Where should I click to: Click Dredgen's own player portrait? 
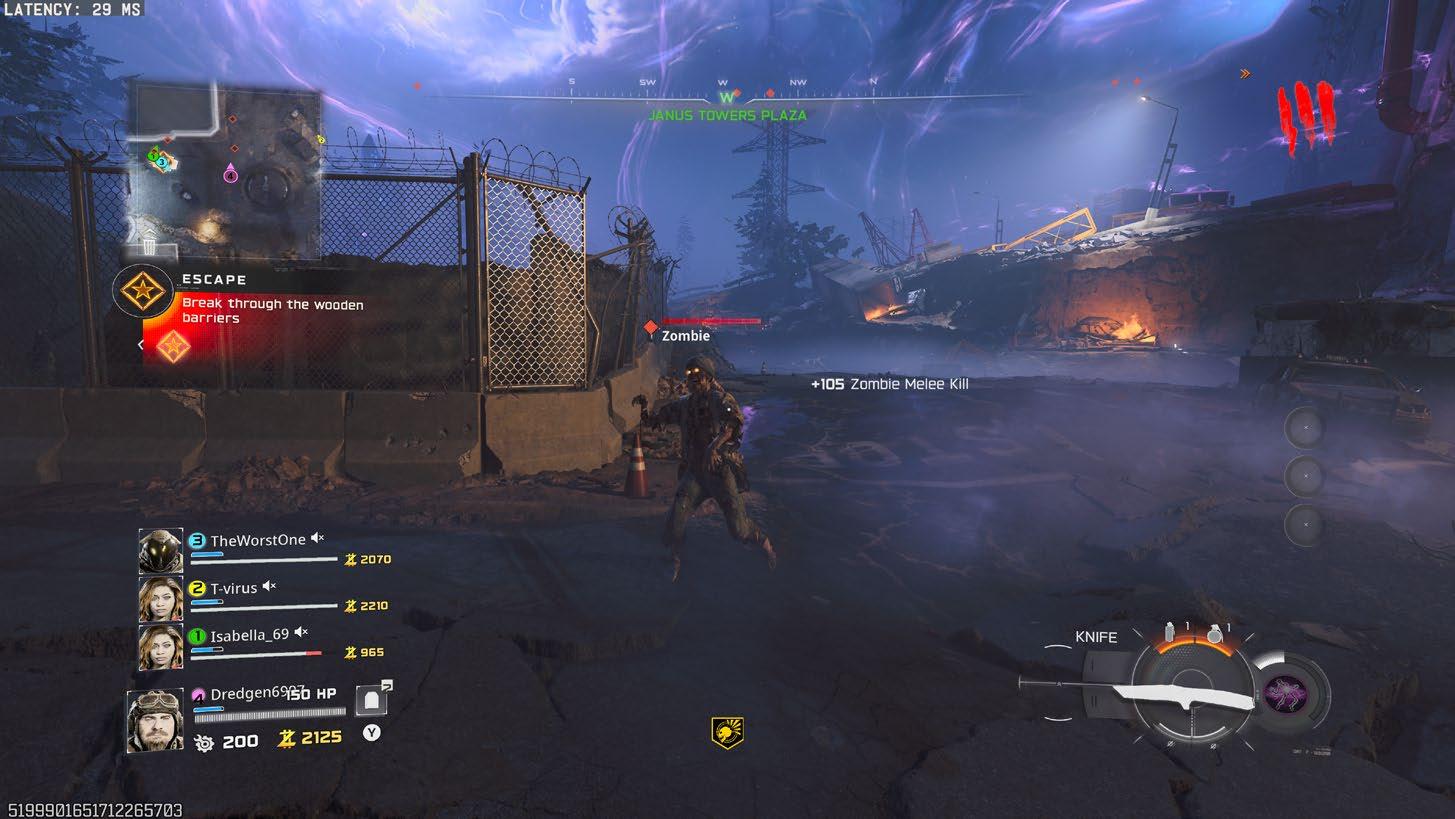155,720
